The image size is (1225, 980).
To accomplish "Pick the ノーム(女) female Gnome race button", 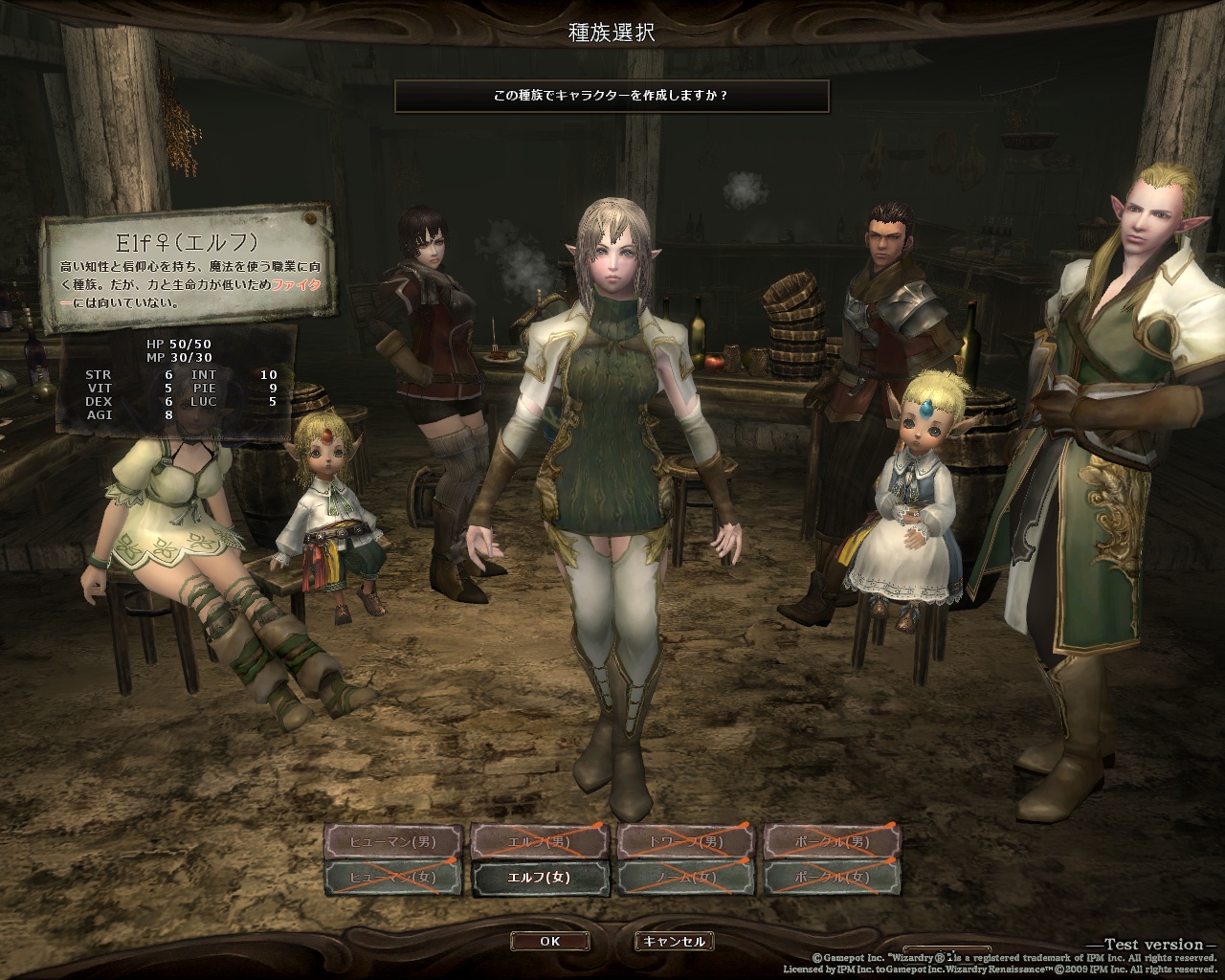I will [686, 878].
